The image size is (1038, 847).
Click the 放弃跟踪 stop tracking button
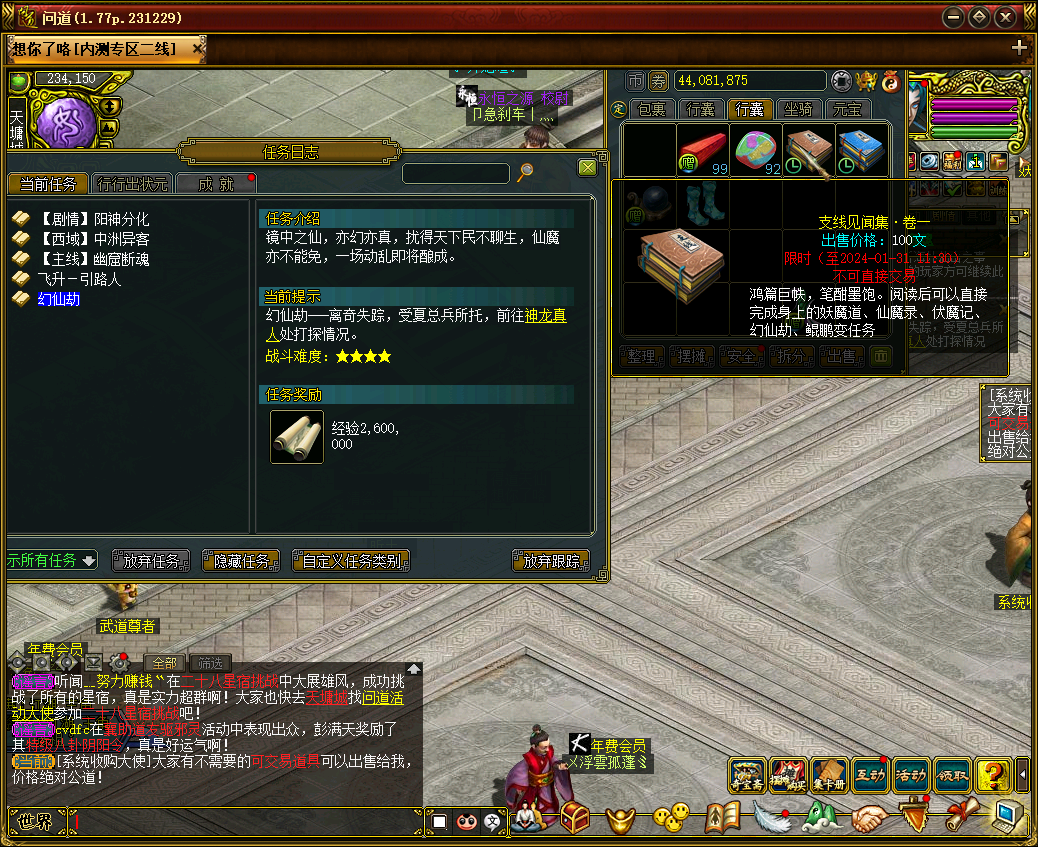pyautogui.click(x=551, y=561)
